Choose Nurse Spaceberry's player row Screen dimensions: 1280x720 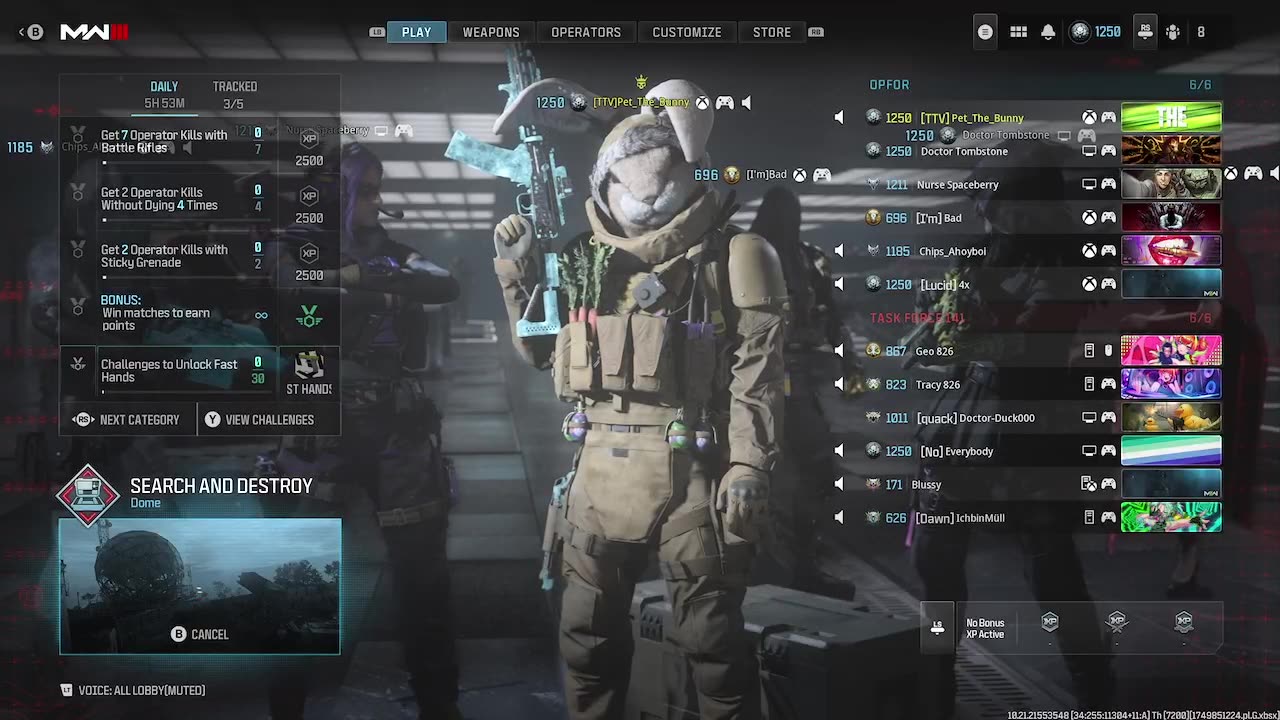point(957,185)
